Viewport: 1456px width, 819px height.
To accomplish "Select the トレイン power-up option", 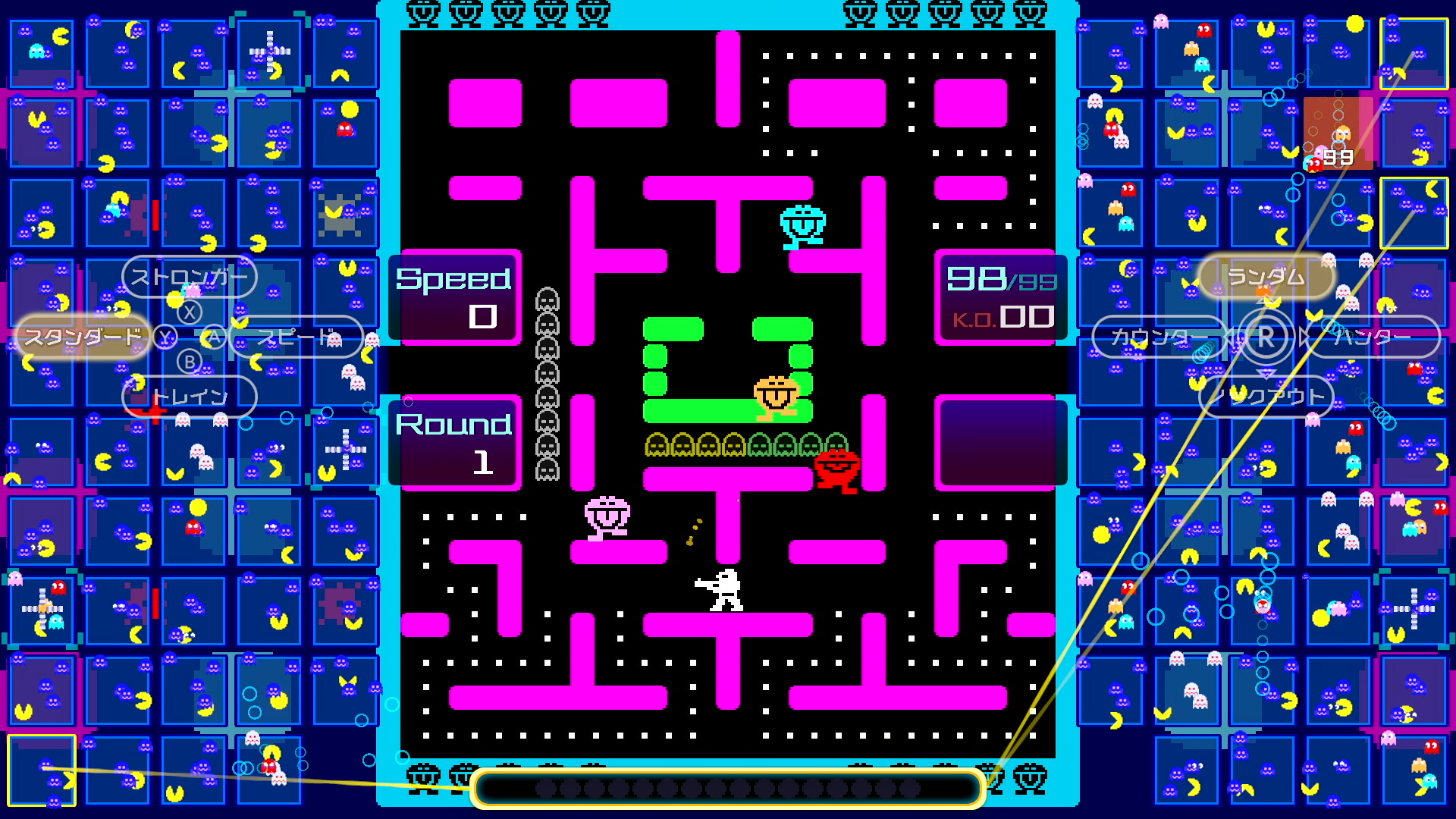I will point(189,396).
